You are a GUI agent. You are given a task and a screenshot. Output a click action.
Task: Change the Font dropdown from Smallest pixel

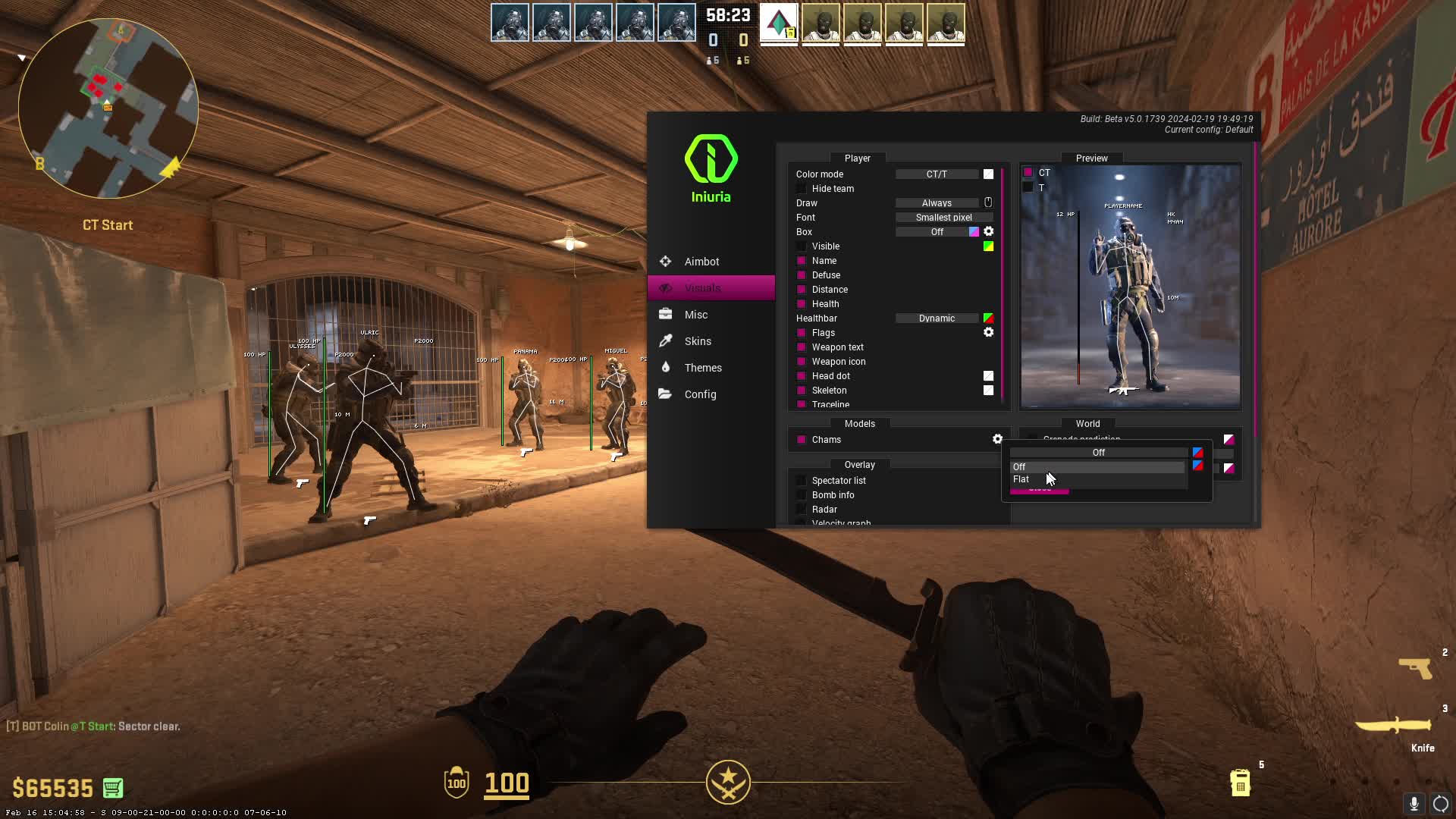tap(943, 218)
